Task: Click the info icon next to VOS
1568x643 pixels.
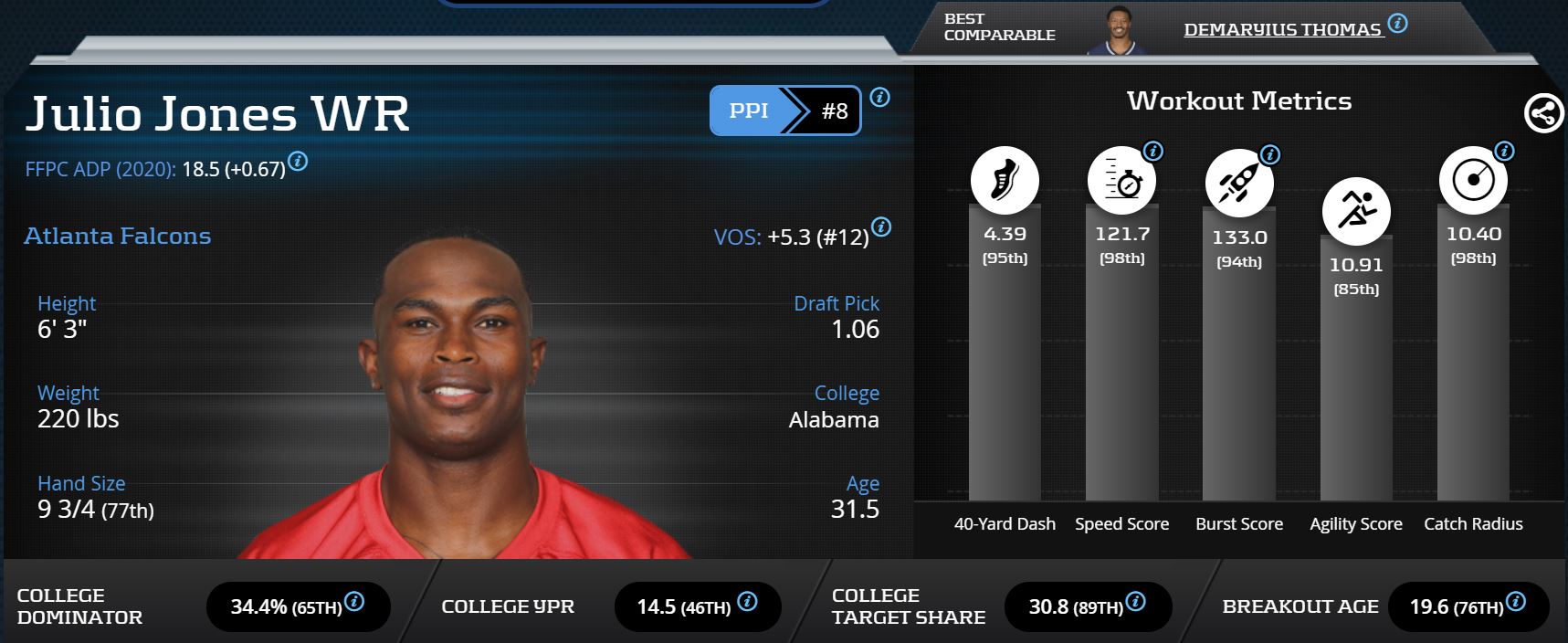Action: coord(881,227)
